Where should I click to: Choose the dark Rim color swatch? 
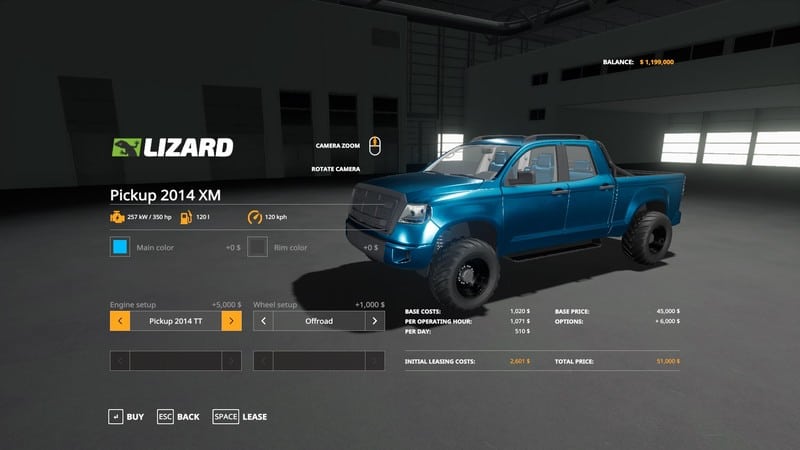(x=258, y=246)
